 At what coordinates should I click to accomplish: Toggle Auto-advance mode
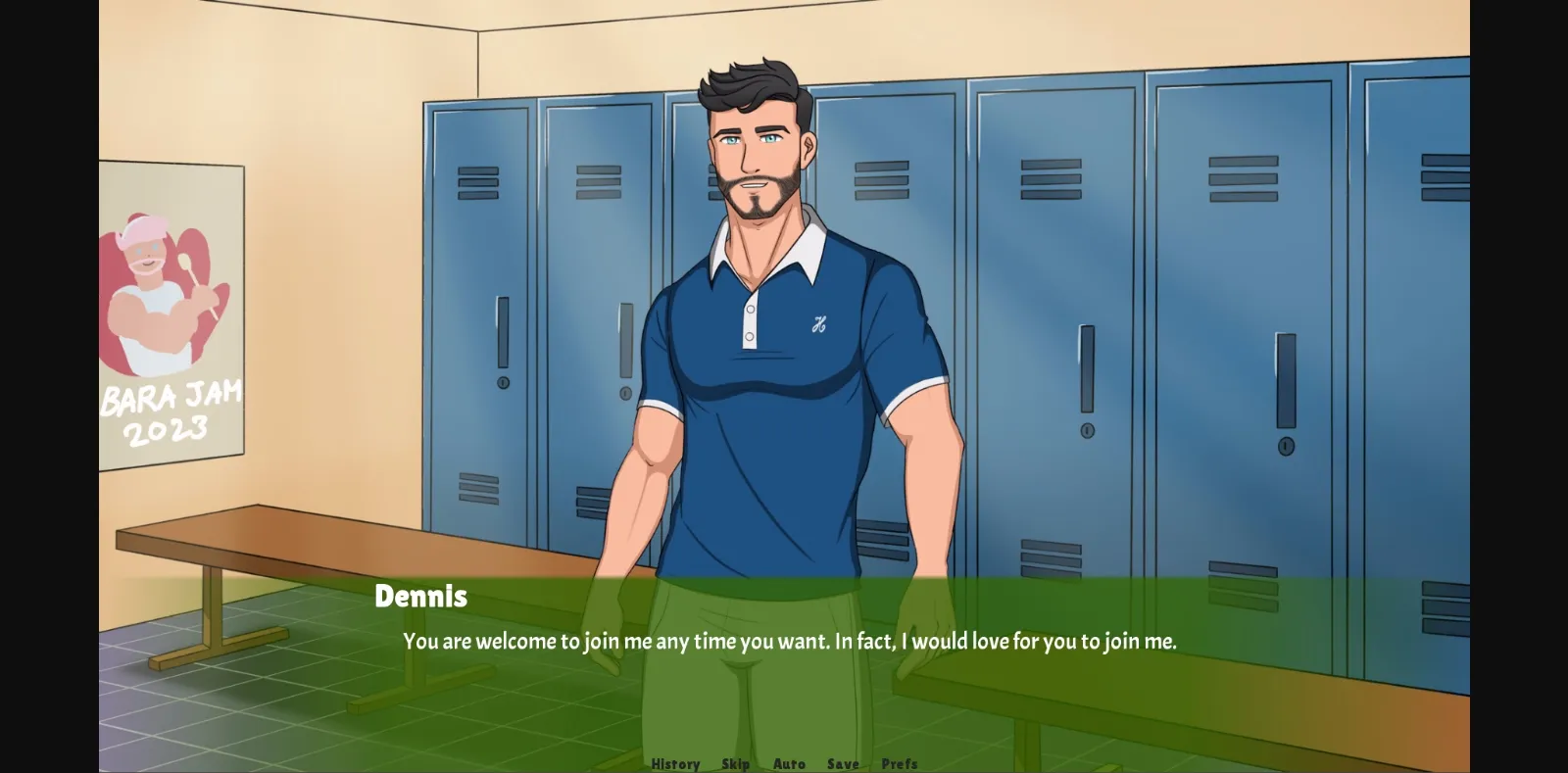click(x=789, y=763)
